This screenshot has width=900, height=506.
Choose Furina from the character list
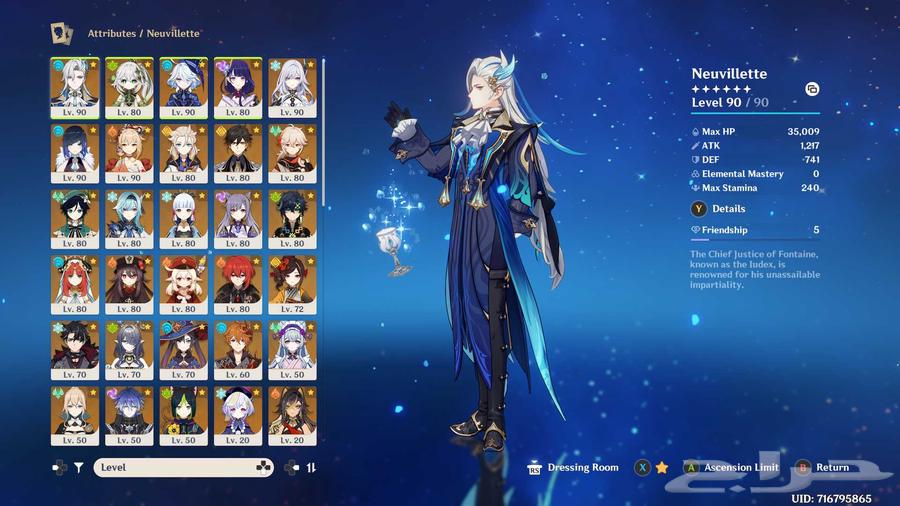pyautogui.click(x=183, y=87)
